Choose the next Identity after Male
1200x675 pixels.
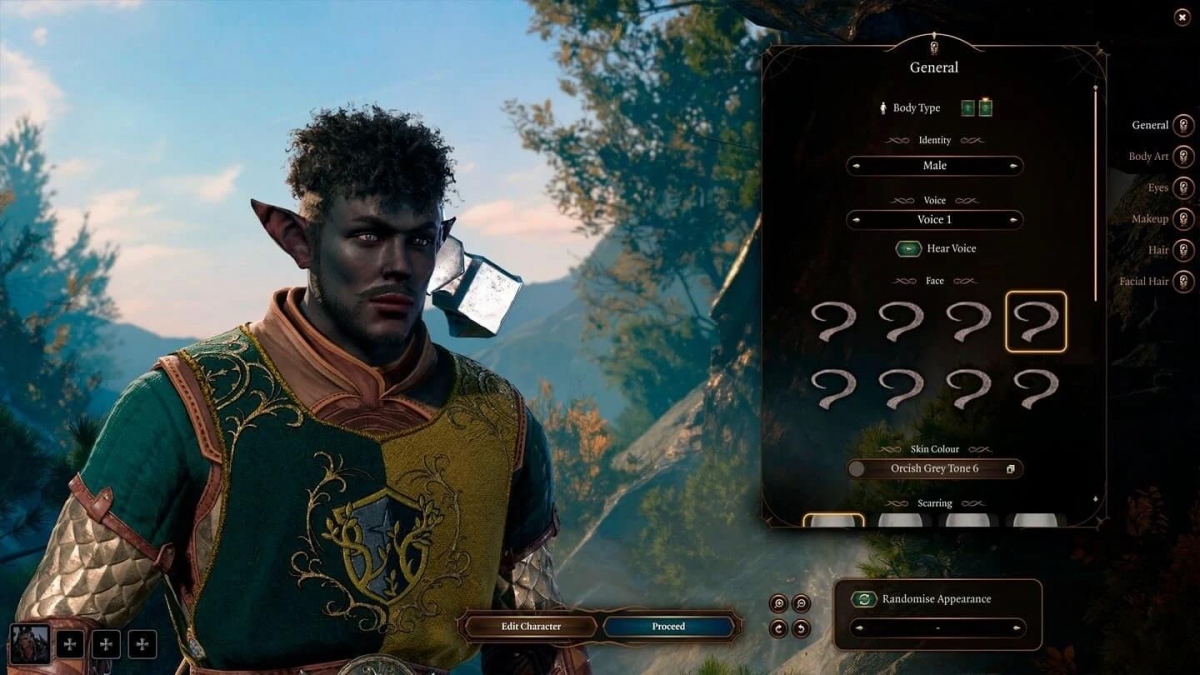(x=1014, y=166)
